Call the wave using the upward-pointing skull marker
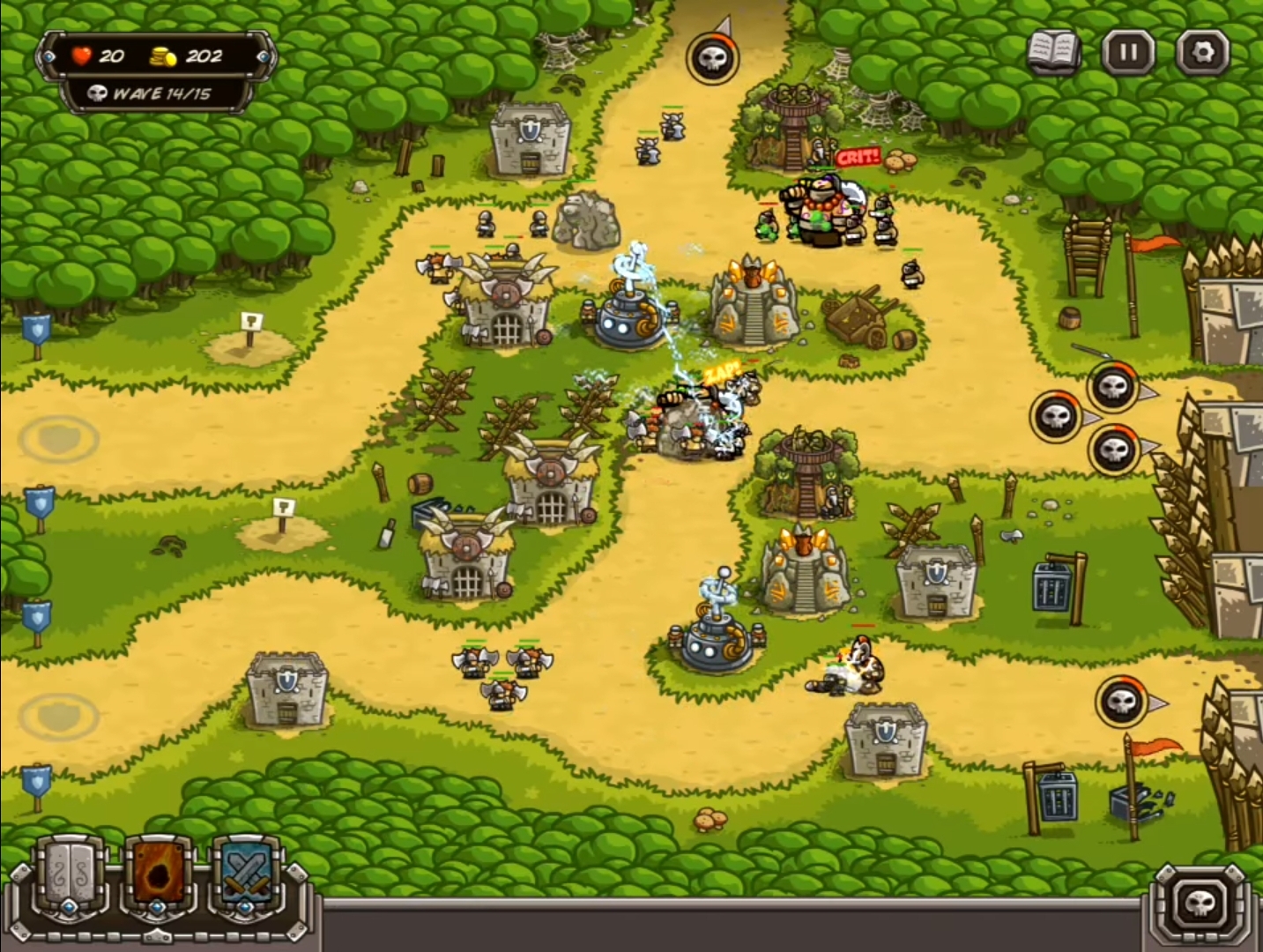 [x=713, y=58]
